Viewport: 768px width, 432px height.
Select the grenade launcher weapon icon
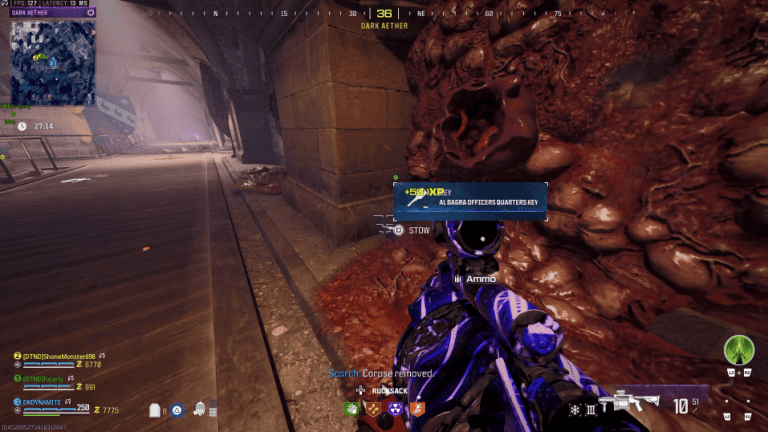pos(635,402)
